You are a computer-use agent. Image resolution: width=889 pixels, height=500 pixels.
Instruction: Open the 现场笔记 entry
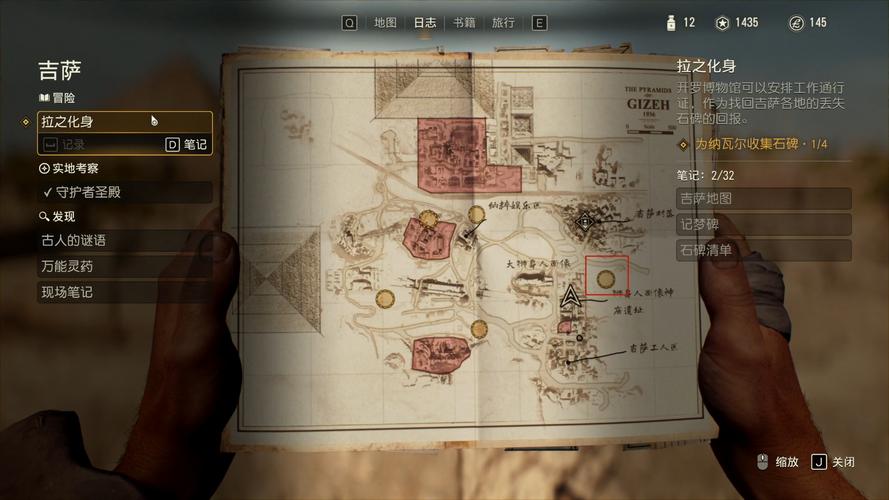click(x=125, y=292)
